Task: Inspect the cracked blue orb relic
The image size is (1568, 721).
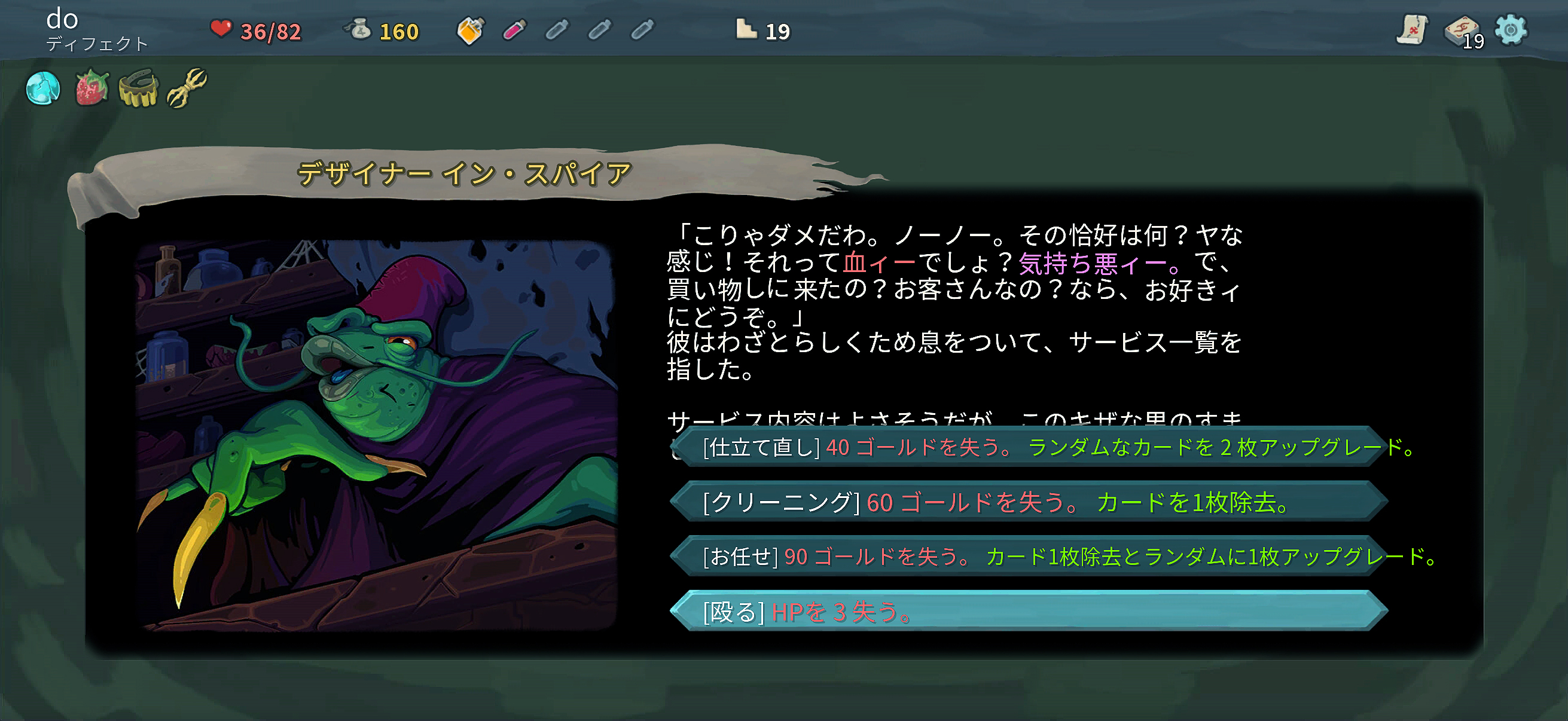Action: pos(42,89)
